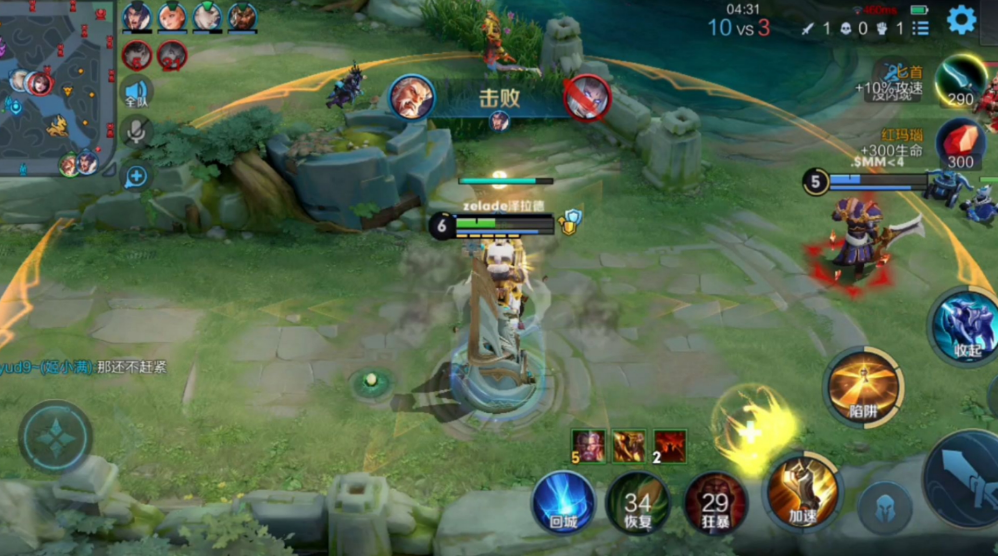Tap the minimap
The width and height of the screenshot is (998, 556).
pos(57,88)
